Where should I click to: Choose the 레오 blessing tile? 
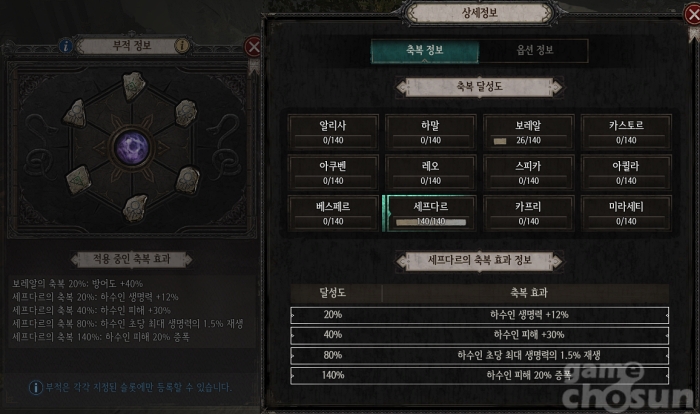coord(432,171)
